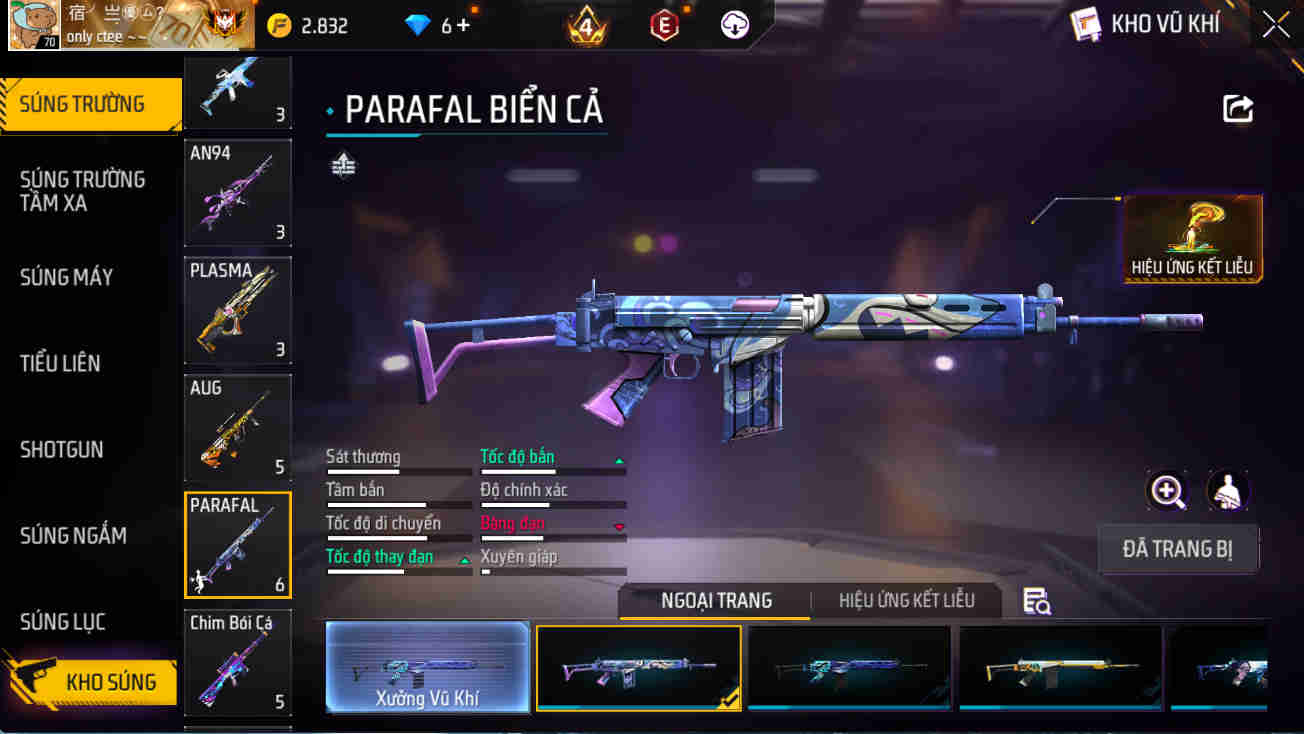This screenshot has height=734, width=1304.
Task: Click the share arrow icon near Kho Vũ Khí
Action: 1240,111
